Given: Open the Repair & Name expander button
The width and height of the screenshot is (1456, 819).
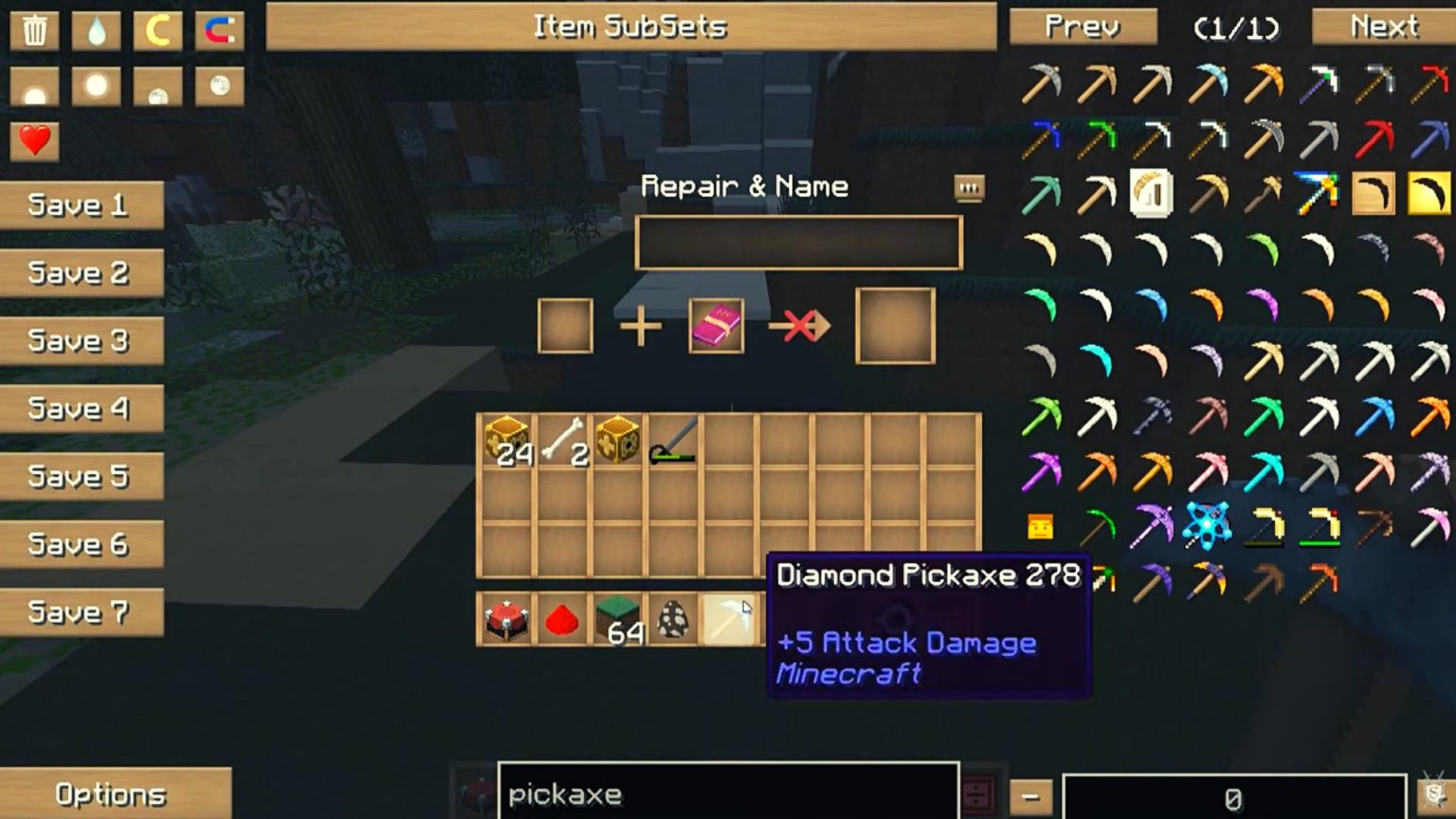Looking at the screenshot, I should tap(969, 189).
